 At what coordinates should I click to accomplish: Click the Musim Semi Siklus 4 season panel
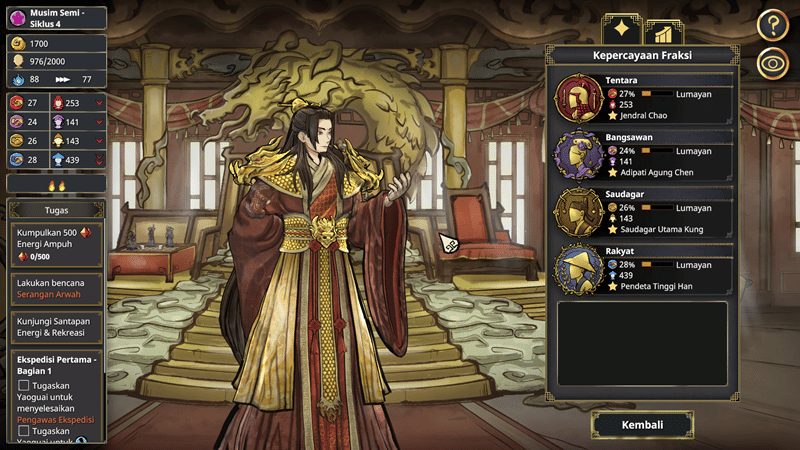coord(56,17)
